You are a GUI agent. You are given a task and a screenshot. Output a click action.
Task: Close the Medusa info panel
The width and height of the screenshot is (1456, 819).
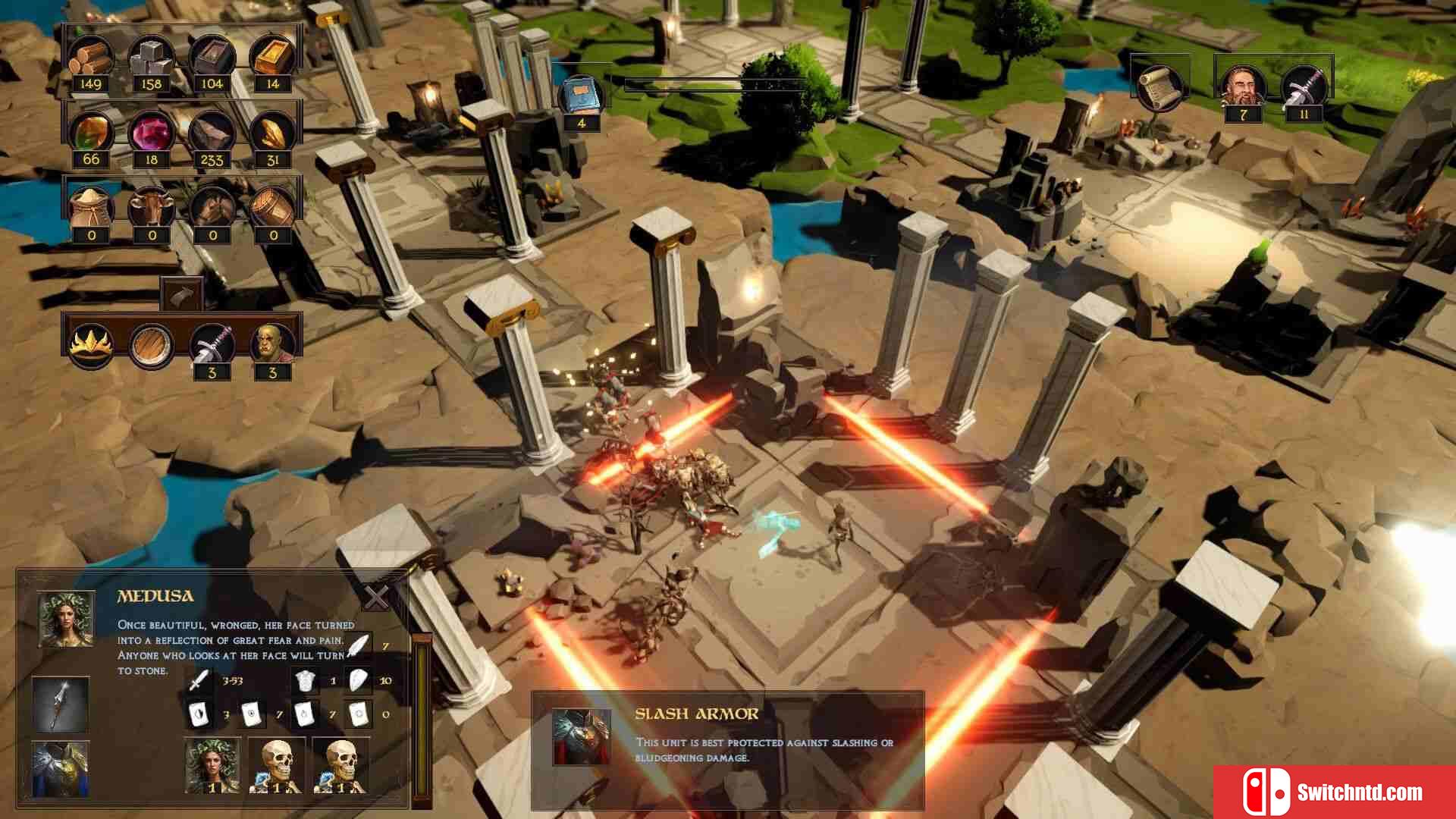(x=376, y=598)
